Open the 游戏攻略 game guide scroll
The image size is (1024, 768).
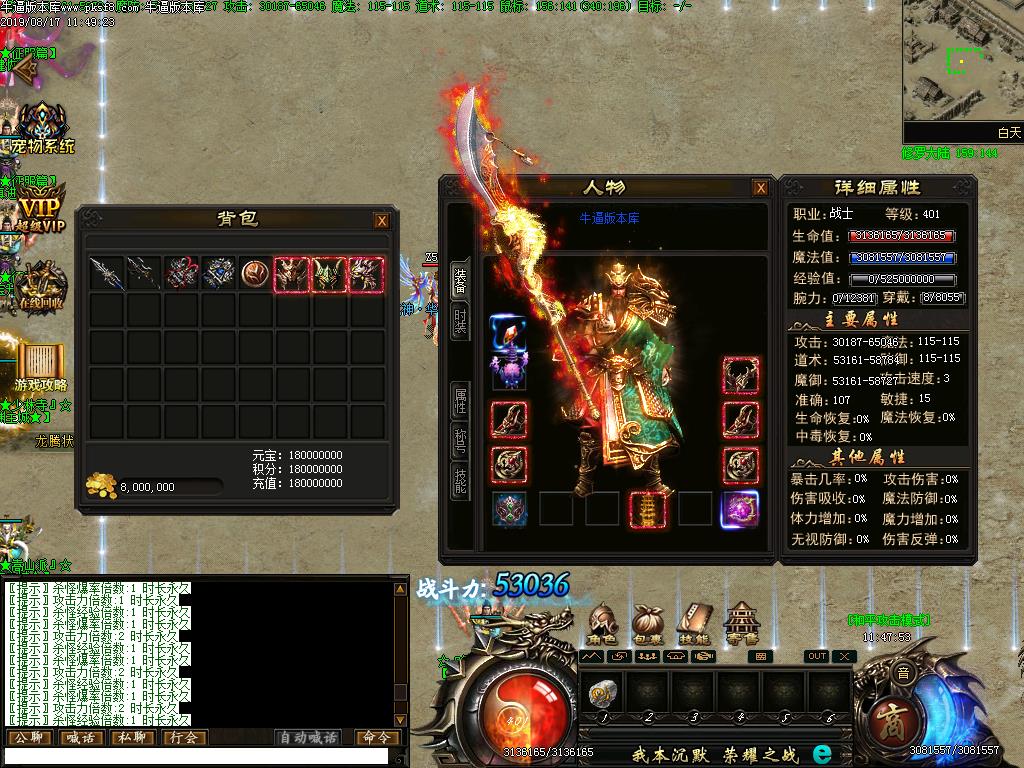point(41,366)
